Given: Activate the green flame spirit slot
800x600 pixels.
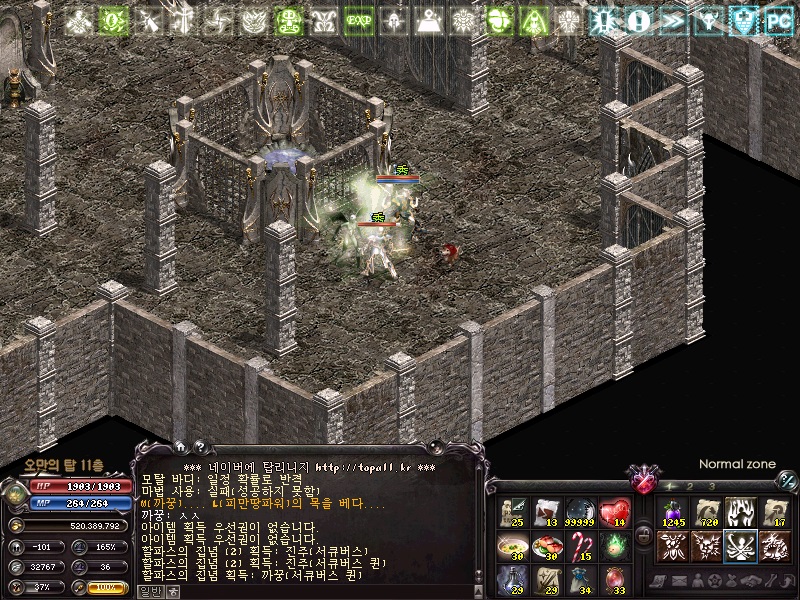Looking at the screenshot, I should (614, 547).
